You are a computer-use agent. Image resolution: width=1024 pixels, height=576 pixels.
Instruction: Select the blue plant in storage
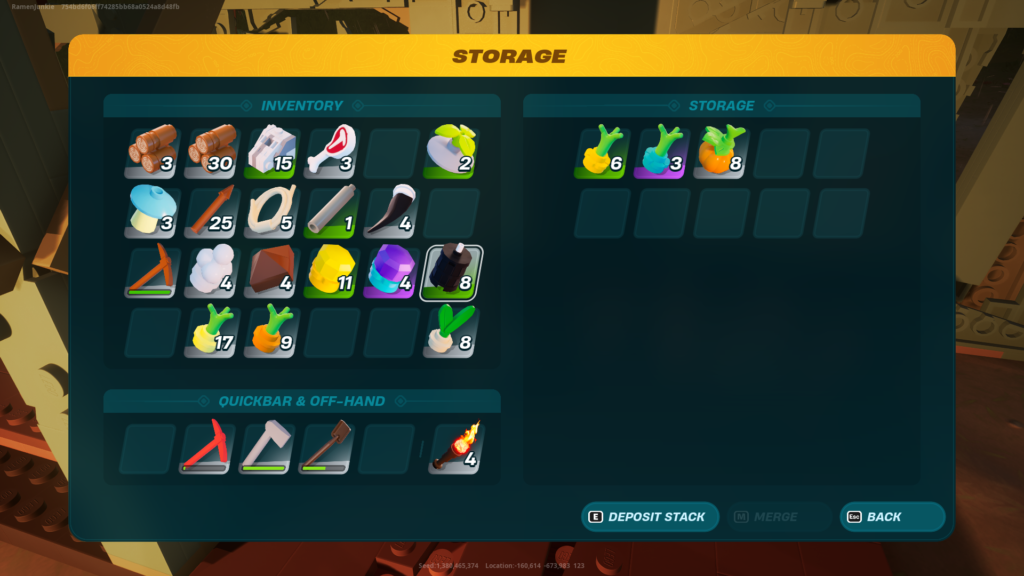(662, 151)
